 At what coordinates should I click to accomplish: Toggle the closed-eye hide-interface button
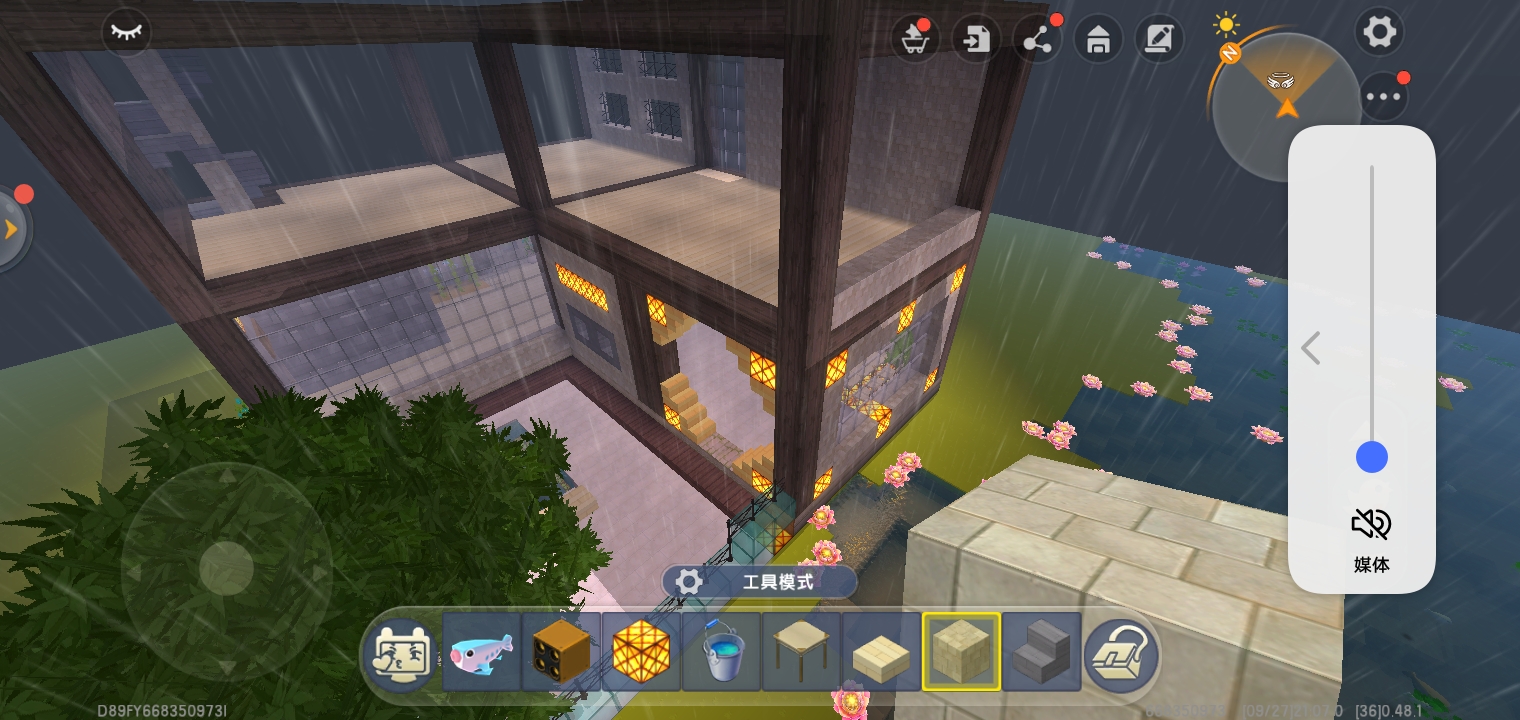[126, 32]
